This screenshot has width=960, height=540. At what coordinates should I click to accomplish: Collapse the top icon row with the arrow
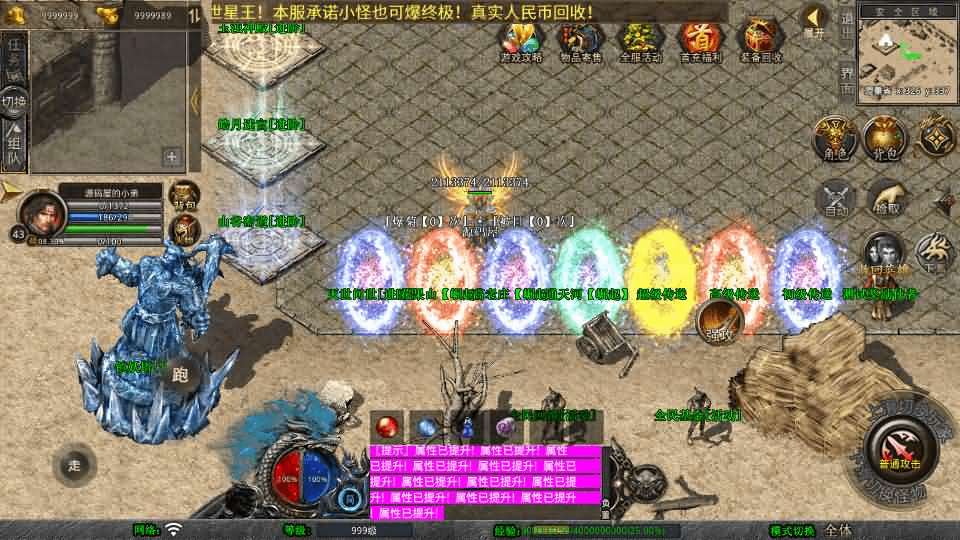pyautogui.click(x=815, y=18)
